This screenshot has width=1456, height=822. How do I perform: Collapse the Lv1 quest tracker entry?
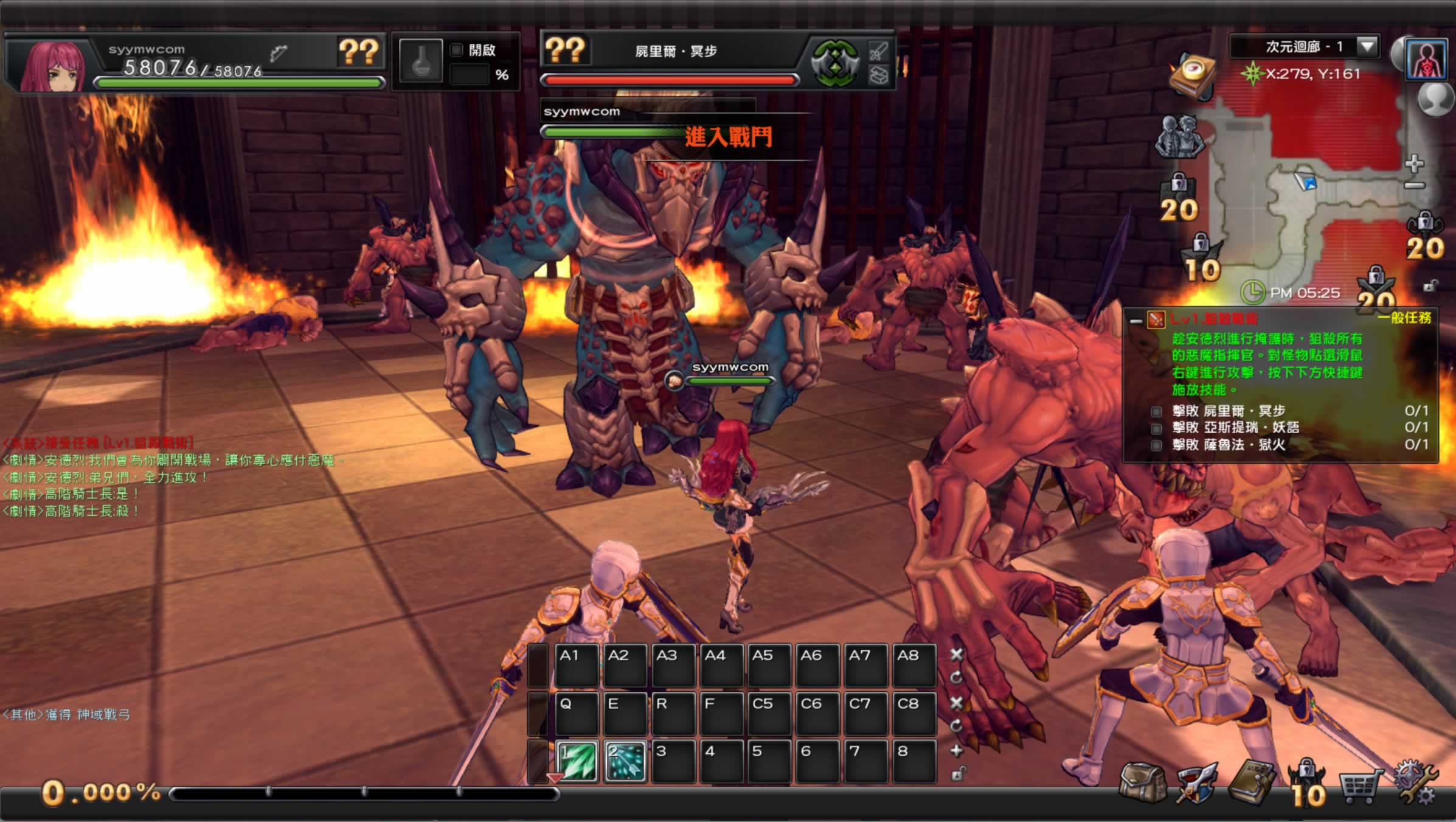pyautogui.click(x=1135, y=320)
